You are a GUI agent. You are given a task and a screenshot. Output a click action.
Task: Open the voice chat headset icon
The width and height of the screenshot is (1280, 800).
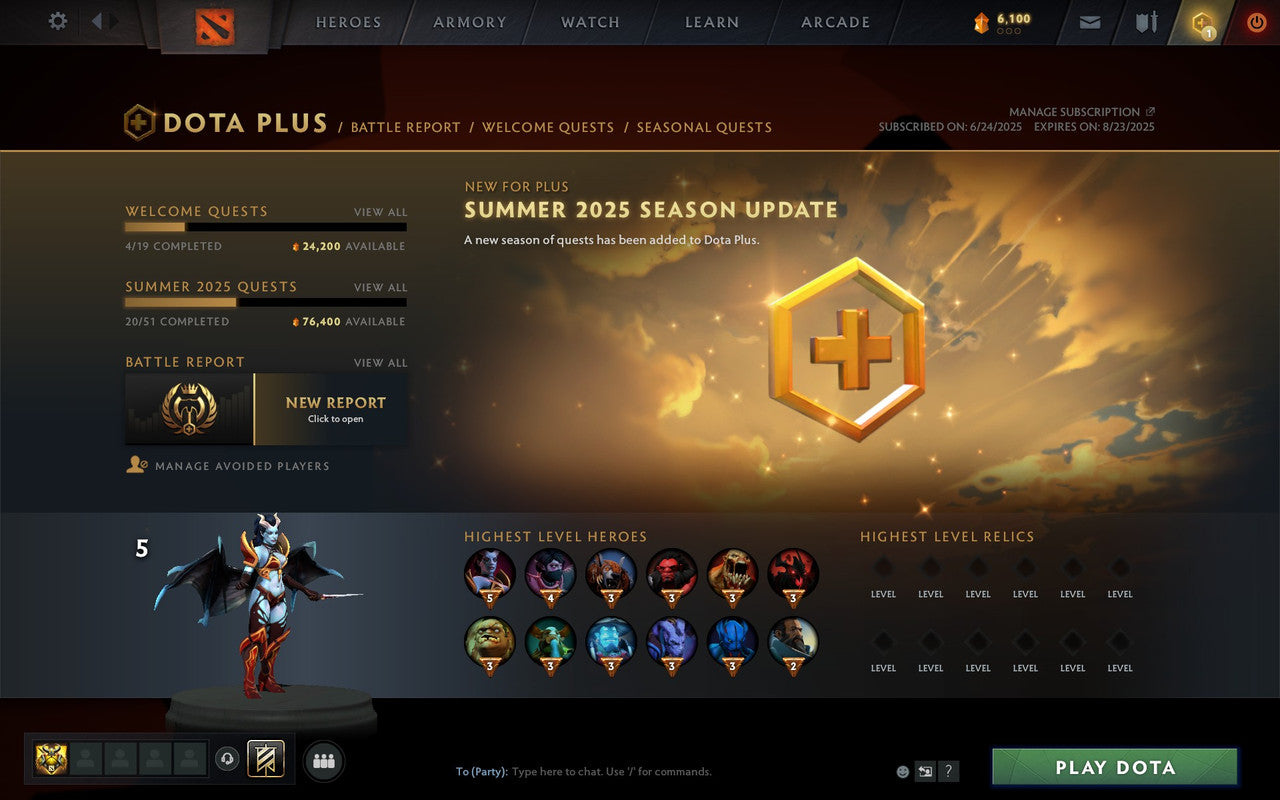click(228, 758)
